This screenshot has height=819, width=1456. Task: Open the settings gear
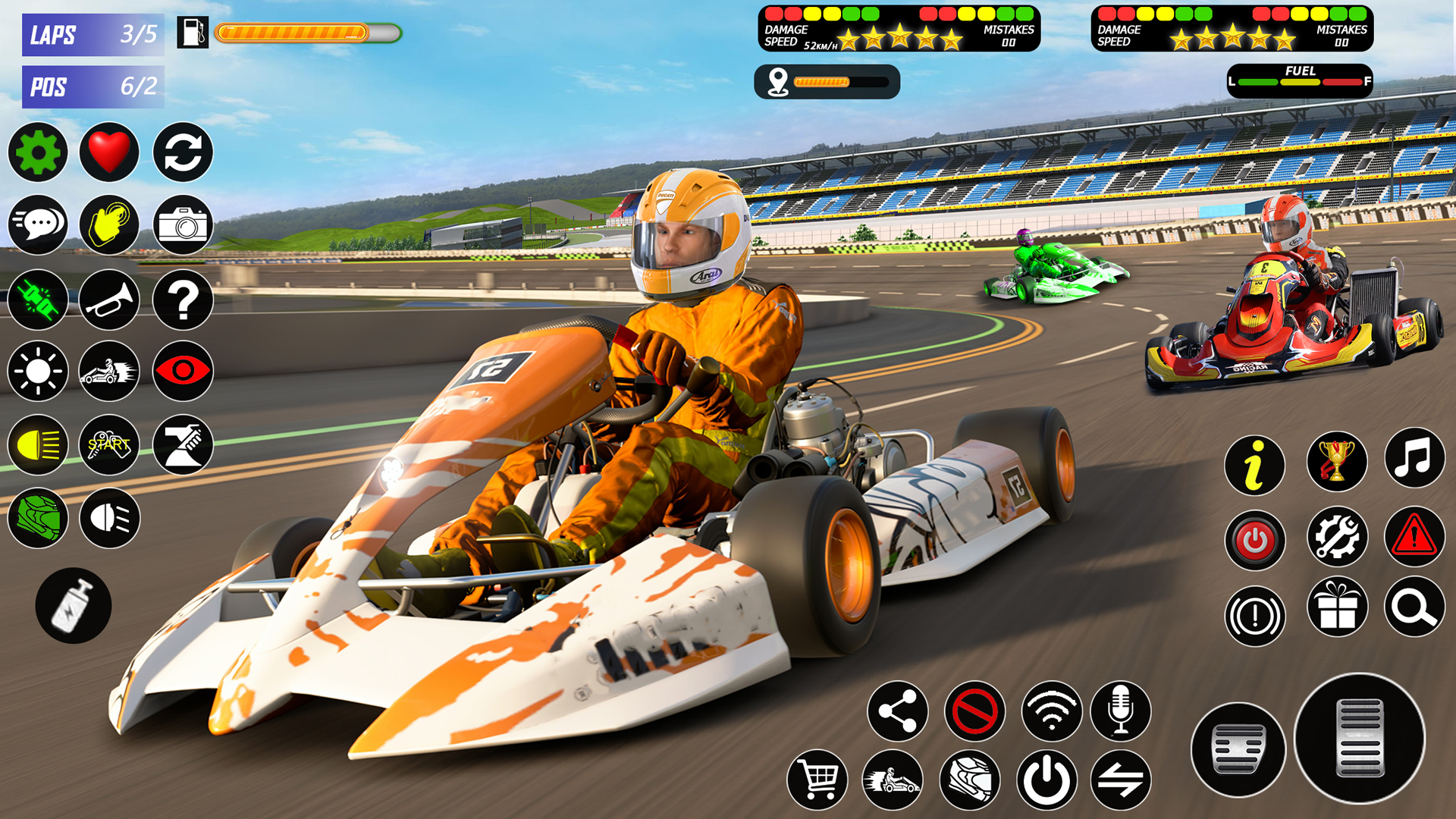(38, 152)
